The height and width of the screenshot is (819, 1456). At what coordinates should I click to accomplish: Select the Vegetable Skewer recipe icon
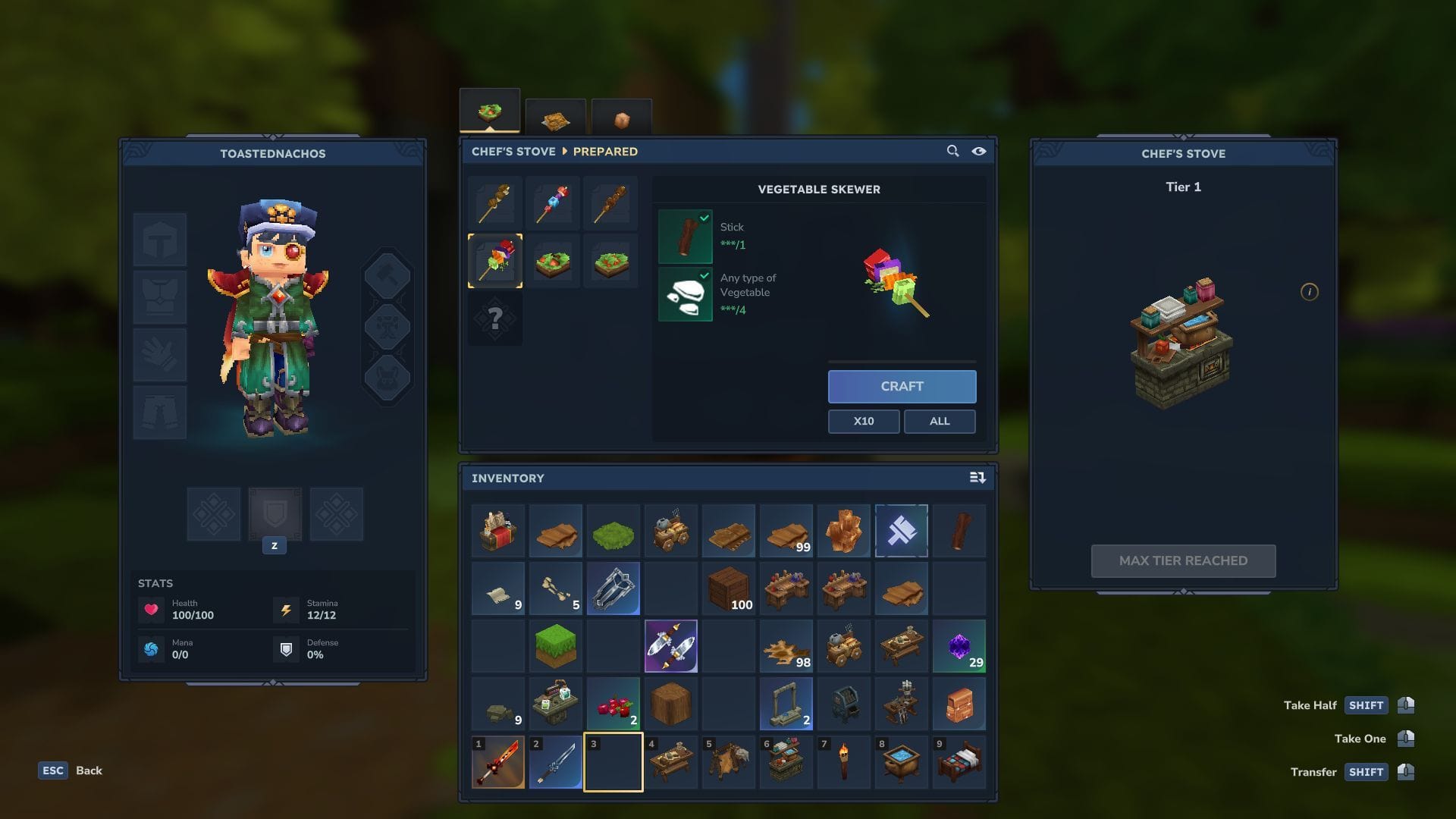coord(496,260)
